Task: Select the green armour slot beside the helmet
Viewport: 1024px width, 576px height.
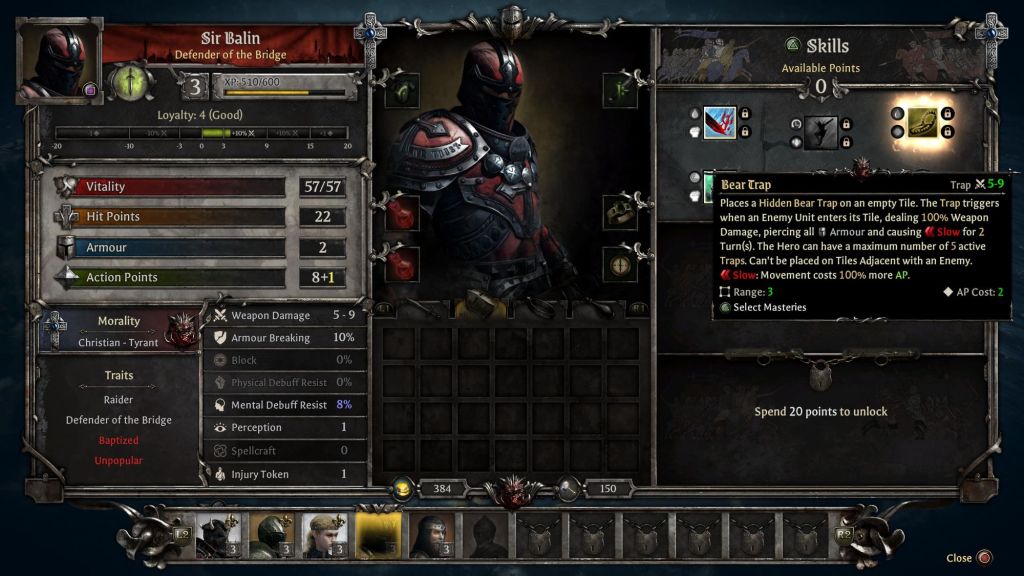Action: (x=402, y=90)
